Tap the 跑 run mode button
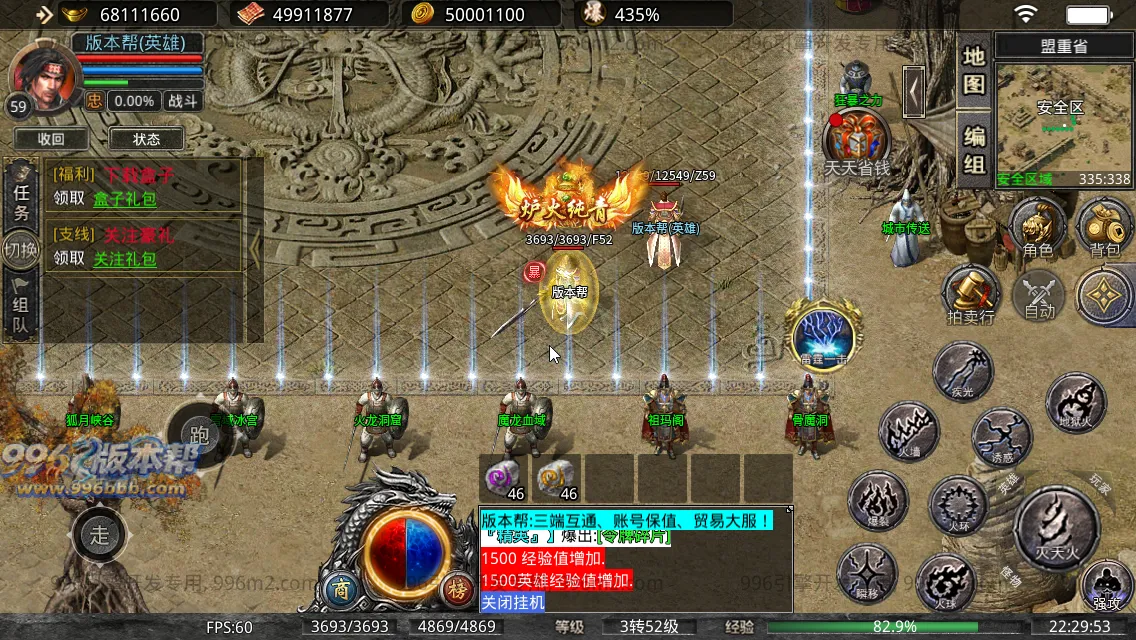 [x=198, y=432]
